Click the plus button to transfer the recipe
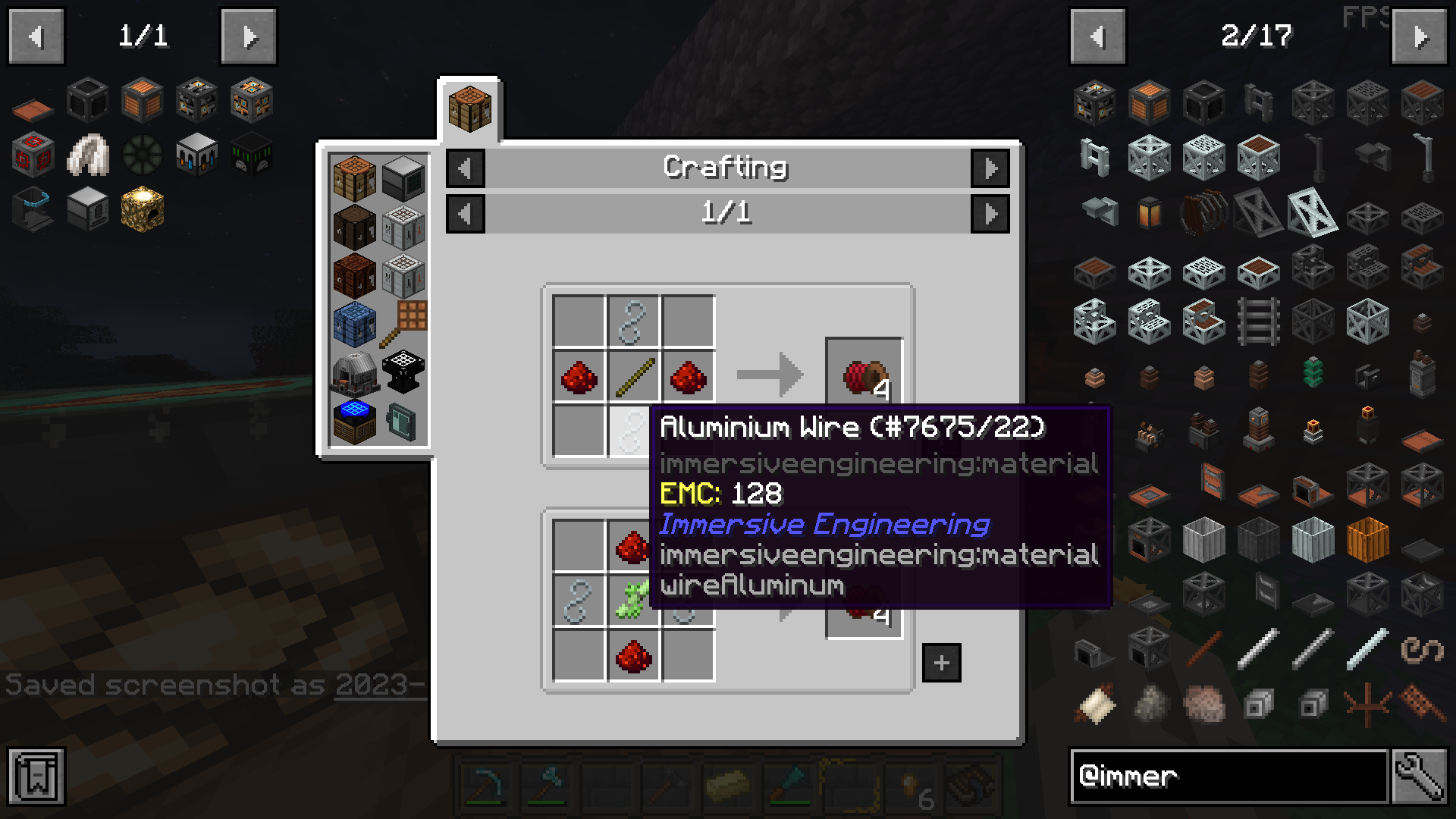1456x819 pixels. pos(941,663)
